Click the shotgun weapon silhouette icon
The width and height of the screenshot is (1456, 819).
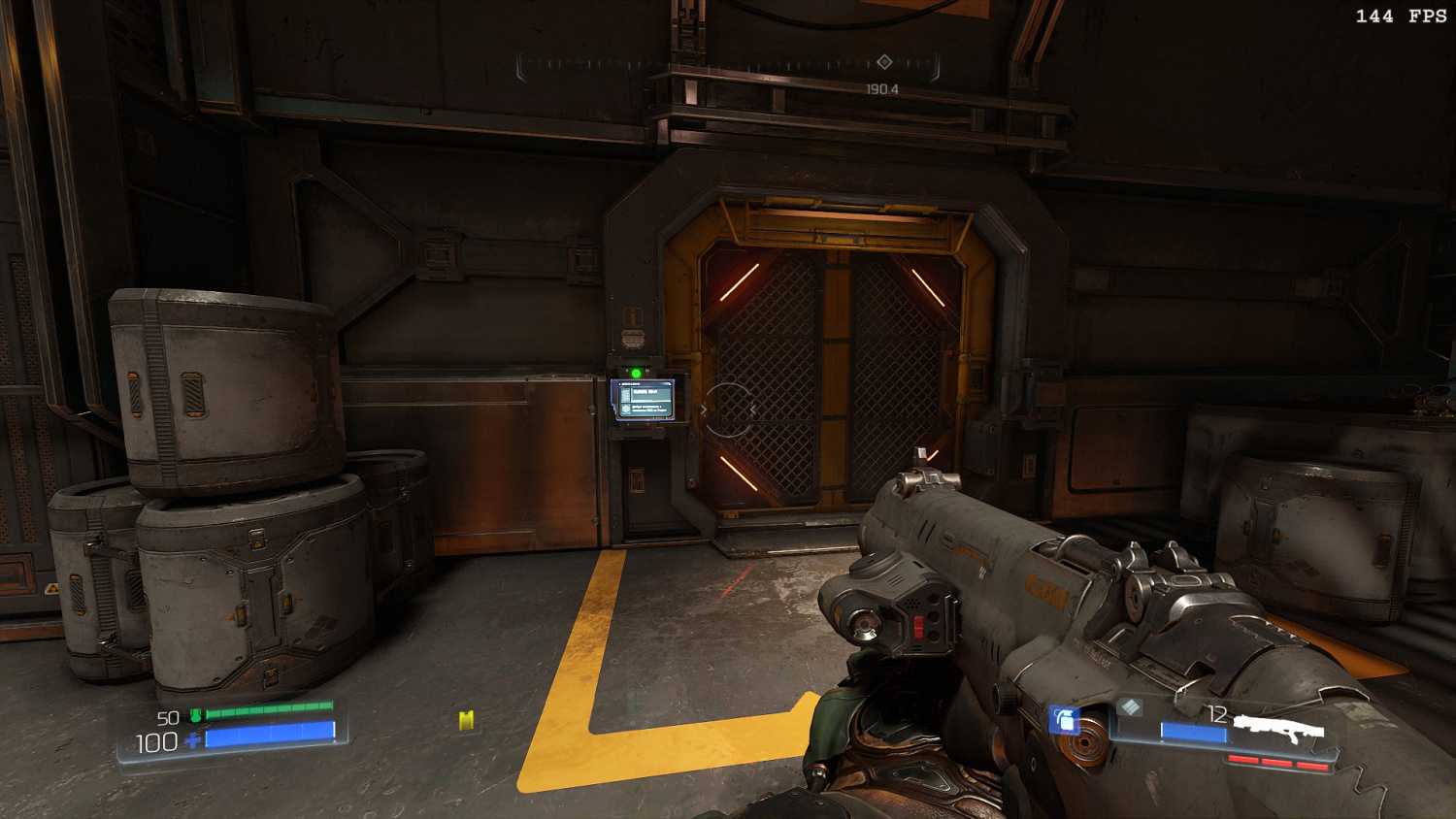[1278, 727]
